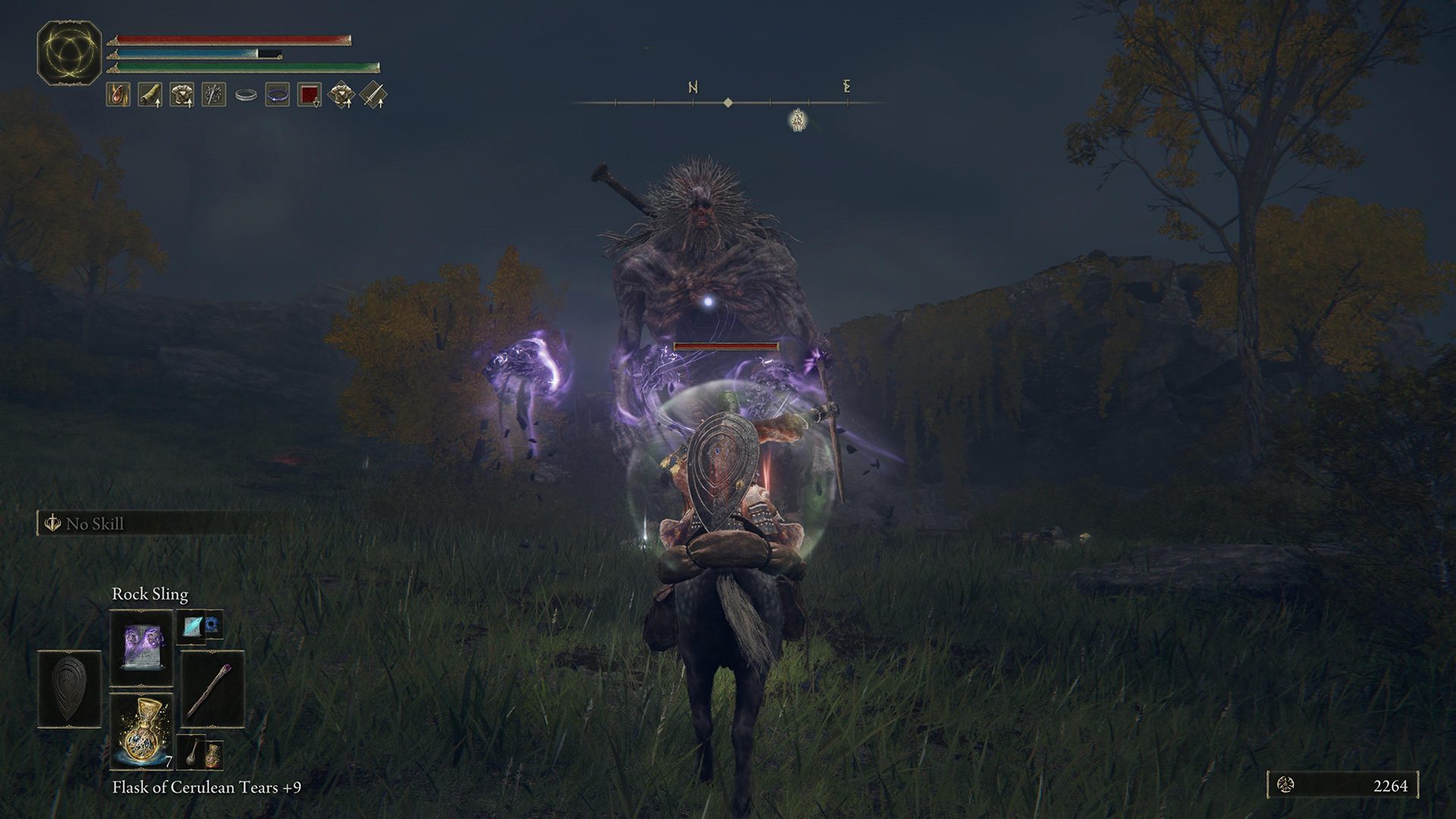Viewport: 1456px width, 819px height.
Task: Click the red square debuff icon with down arrow
Action: (x=309, y=93)
